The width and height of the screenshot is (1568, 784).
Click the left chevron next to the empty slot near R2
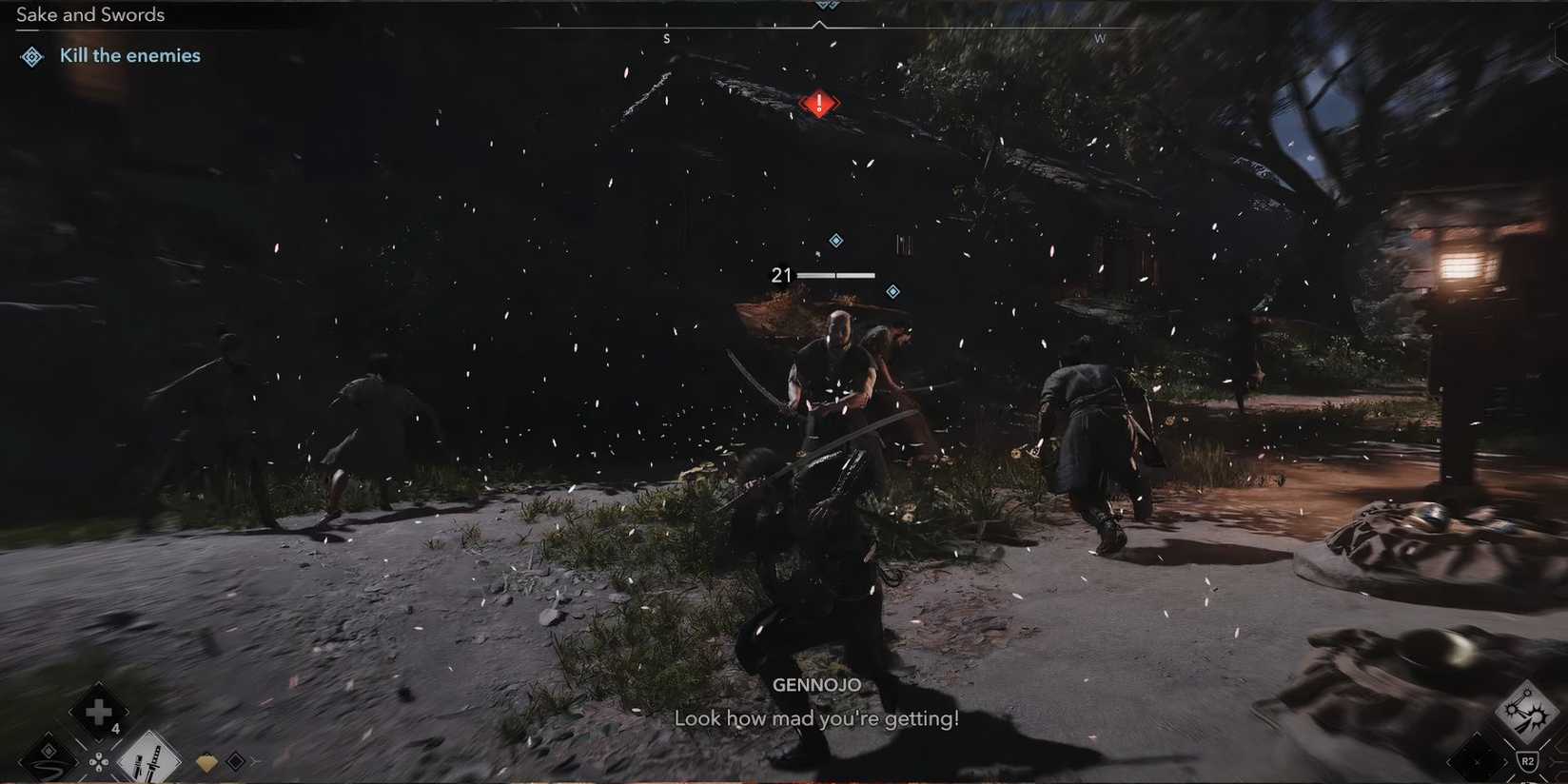point(1450,762)
